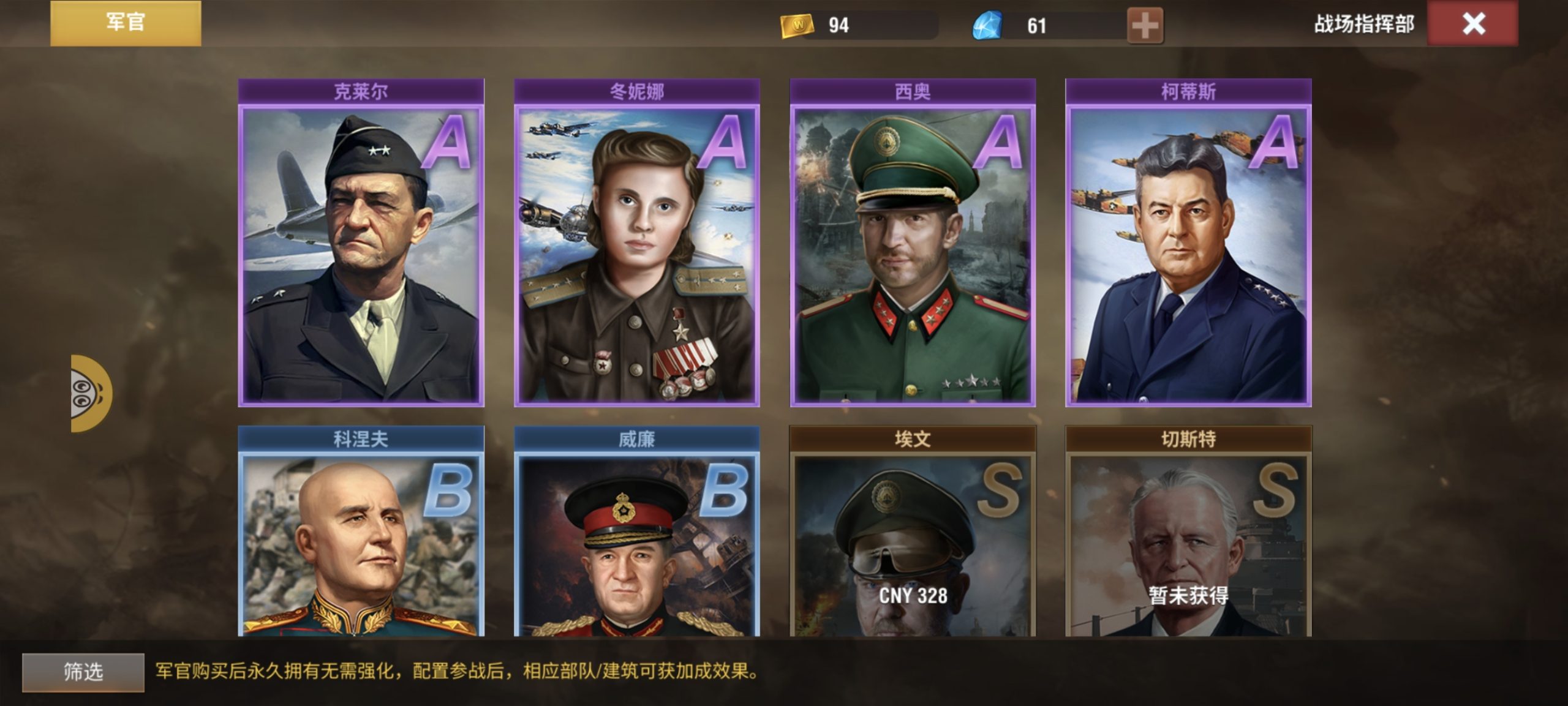Image resolution: width=1568 pixels, height=706 pixels.
Task: Open the 筛选 filter button
Action: [x=83, y=672]
